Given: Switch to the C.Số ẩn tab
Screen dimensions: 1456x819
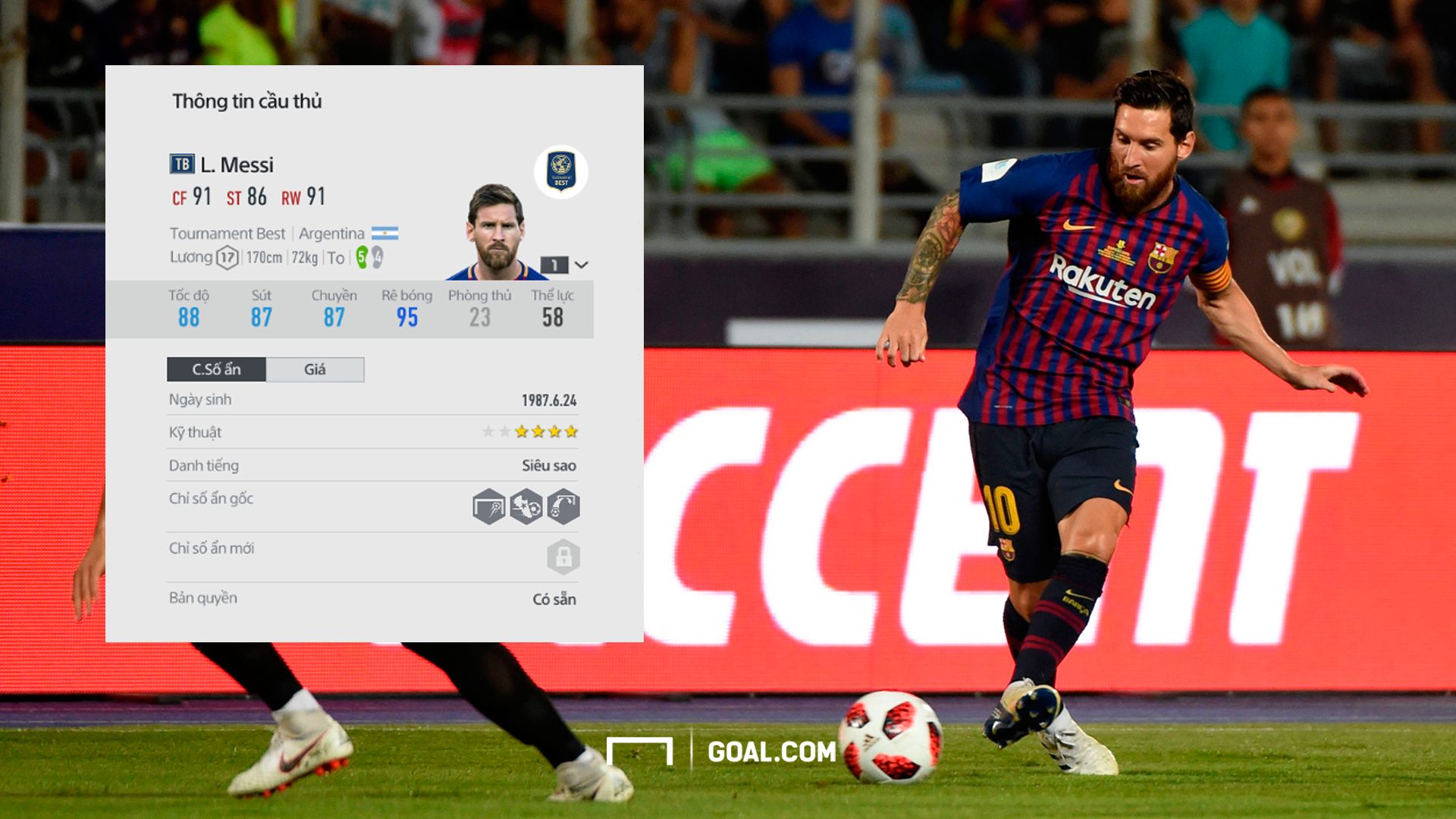Looking at the screenshot, I should 216,370.
